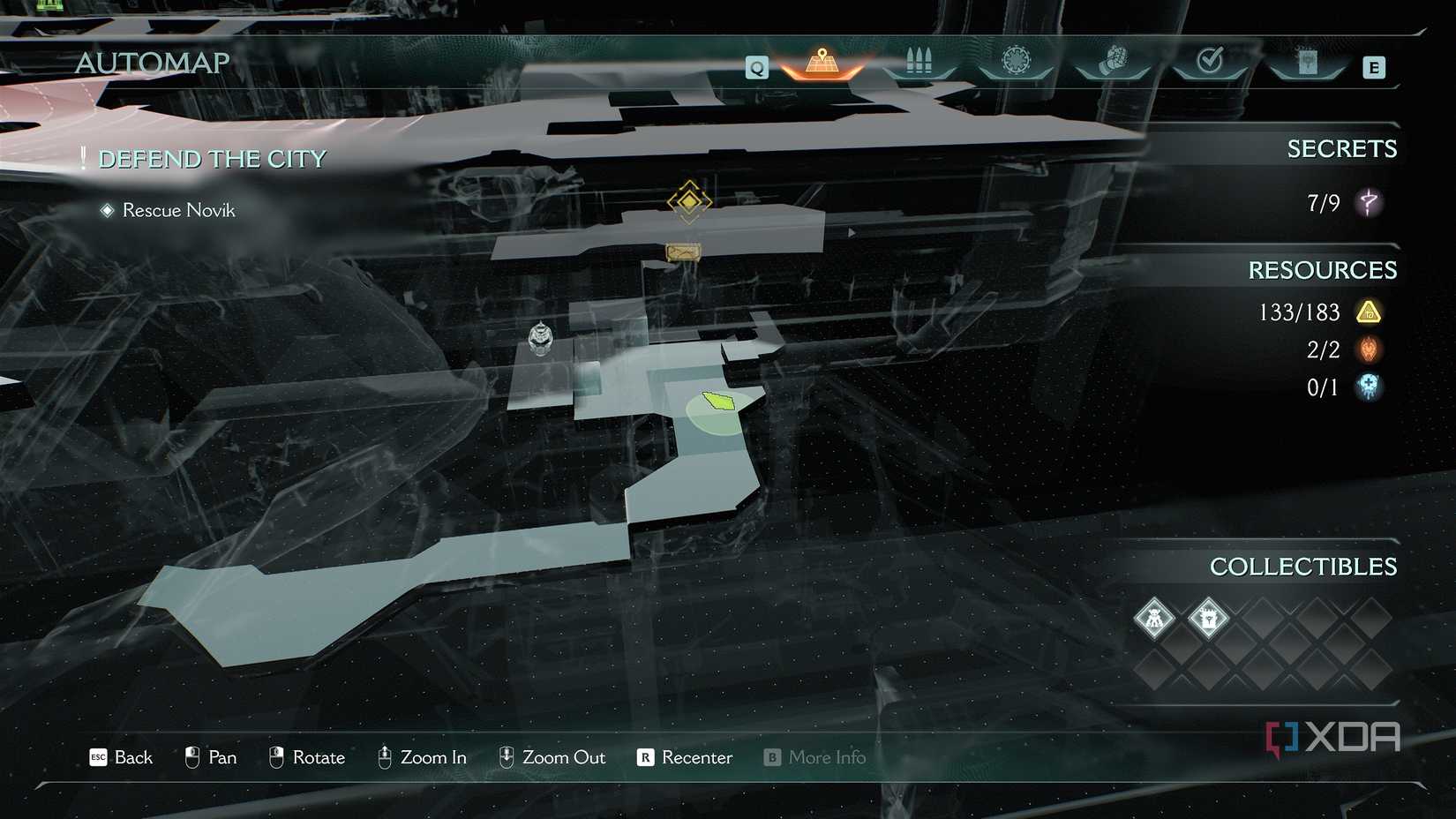This screenshot has height=819, width=1456.
Task: Select the demon toy collectible
Action: (x=1154, y=618)
